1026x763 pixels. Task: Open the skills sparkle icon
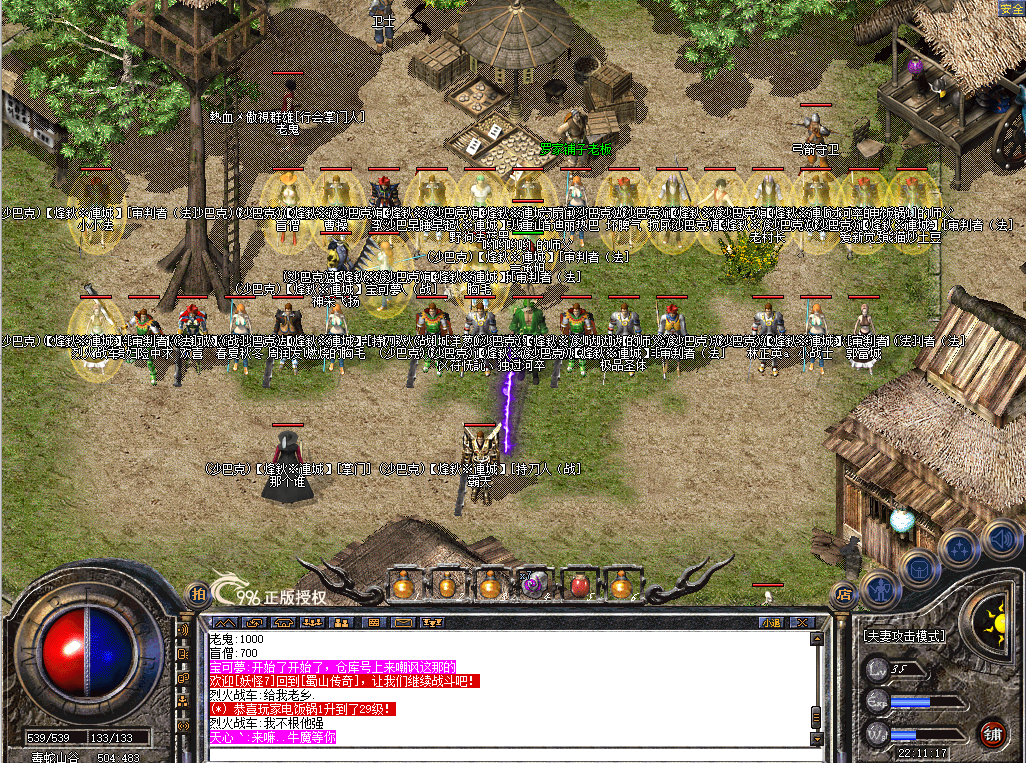[959, 548]
